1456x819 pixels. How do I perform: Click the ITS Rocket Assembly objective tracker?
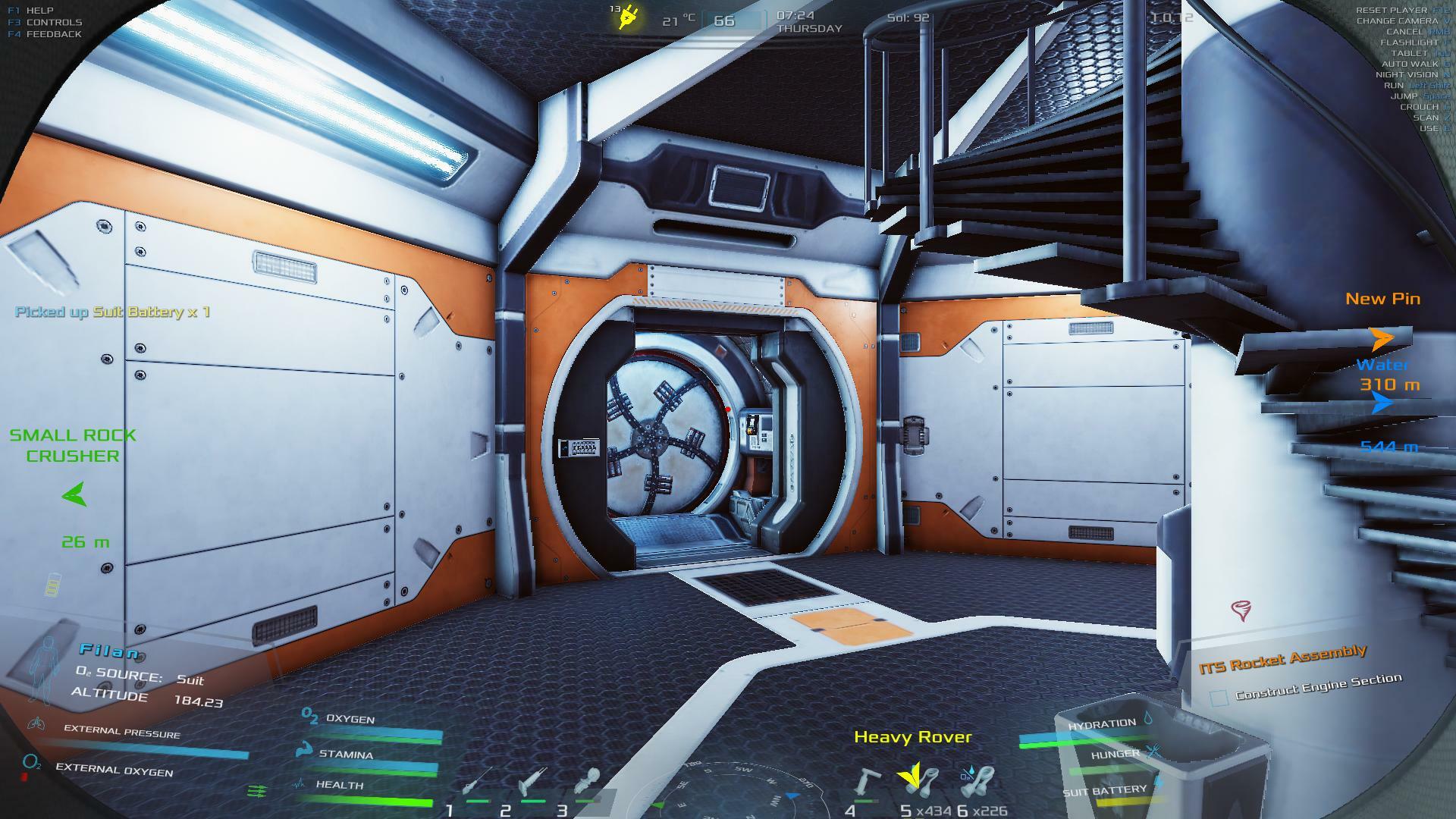[x=1282, y=659]
